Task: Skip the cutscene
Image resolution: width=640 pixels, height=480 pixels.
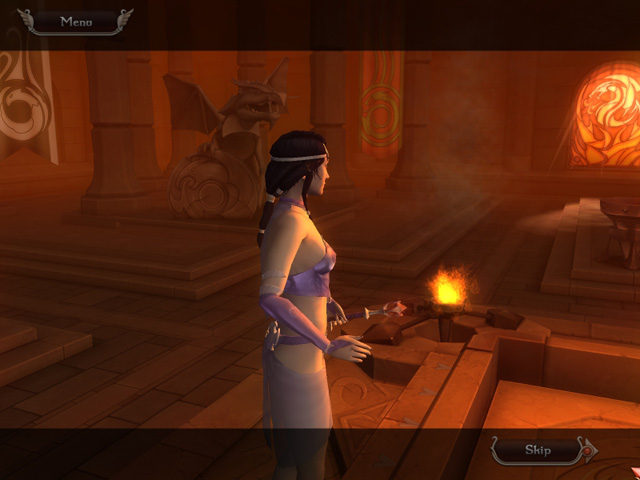Action: click(x=540, y=450)
